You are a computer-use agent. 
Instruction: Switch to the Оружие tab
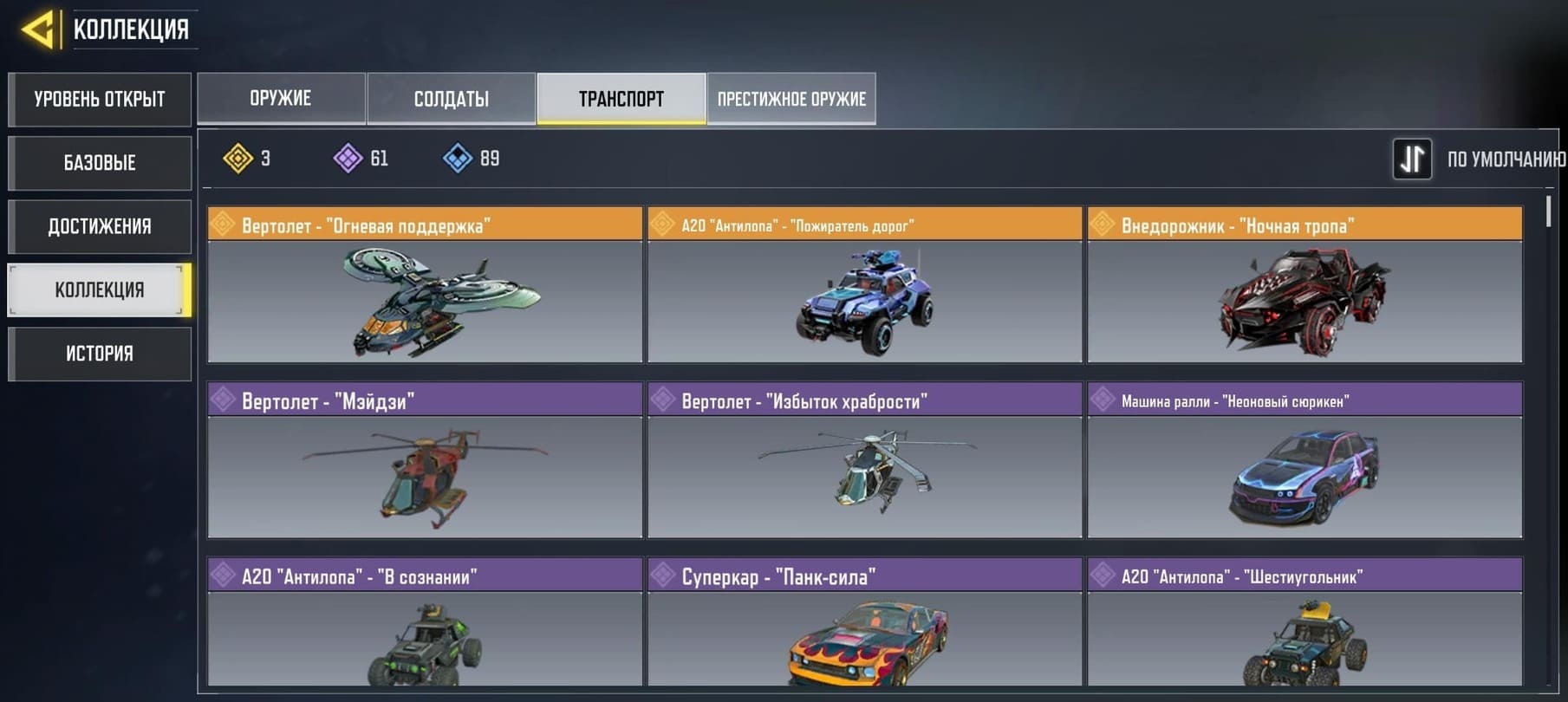(281, 99)
